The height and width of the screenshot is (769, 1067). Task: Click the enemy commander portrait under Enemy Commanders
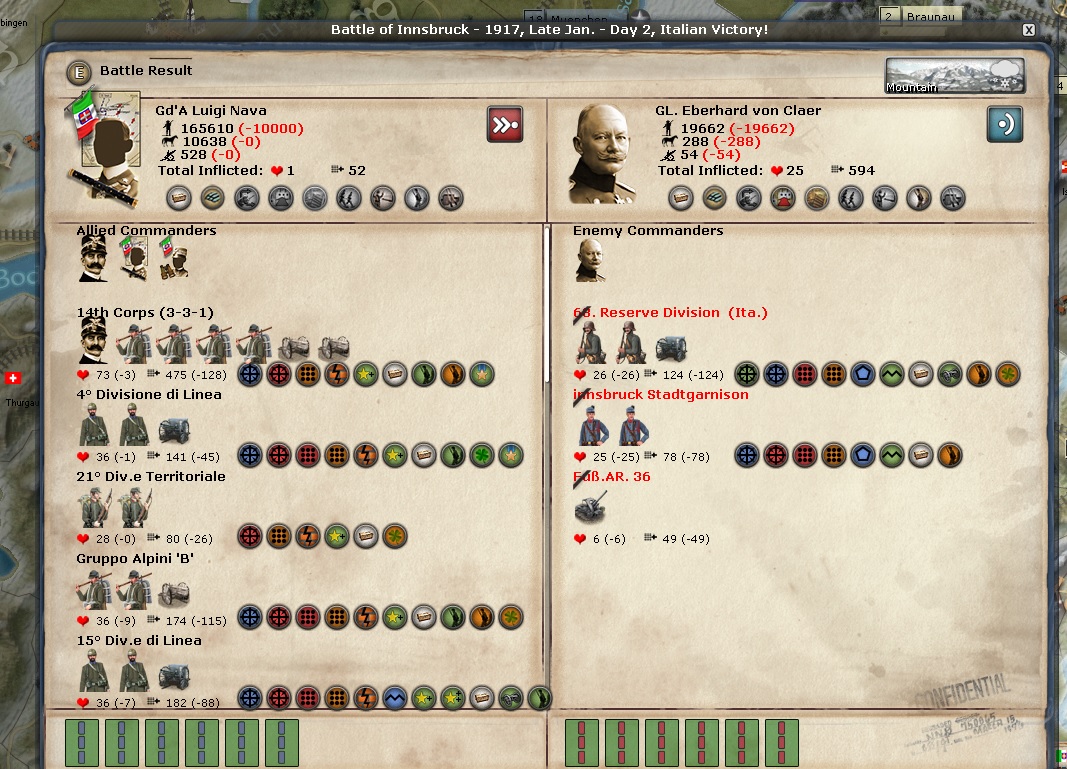click(x=591, y=262)
